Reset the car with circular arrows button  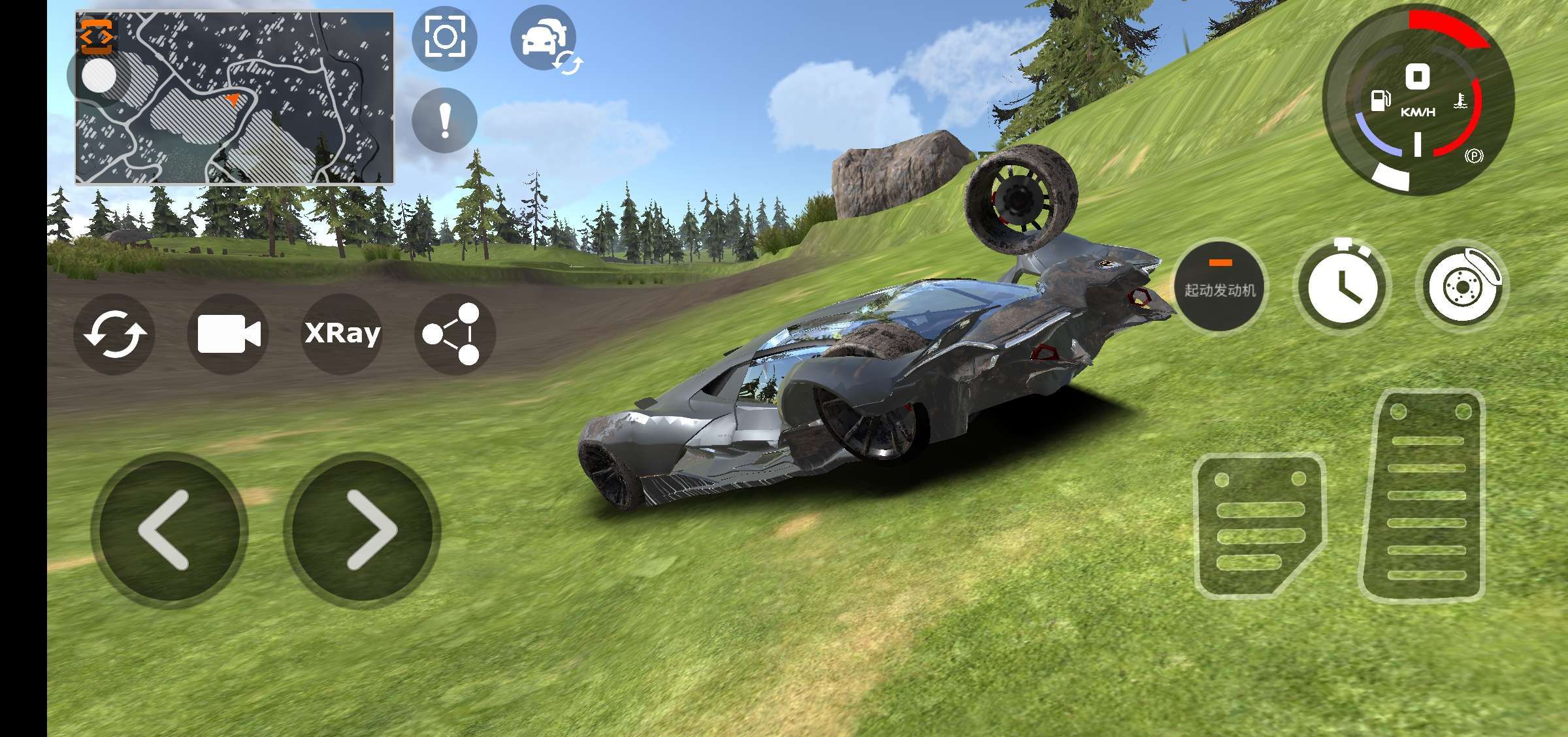[x=114, y=334]
